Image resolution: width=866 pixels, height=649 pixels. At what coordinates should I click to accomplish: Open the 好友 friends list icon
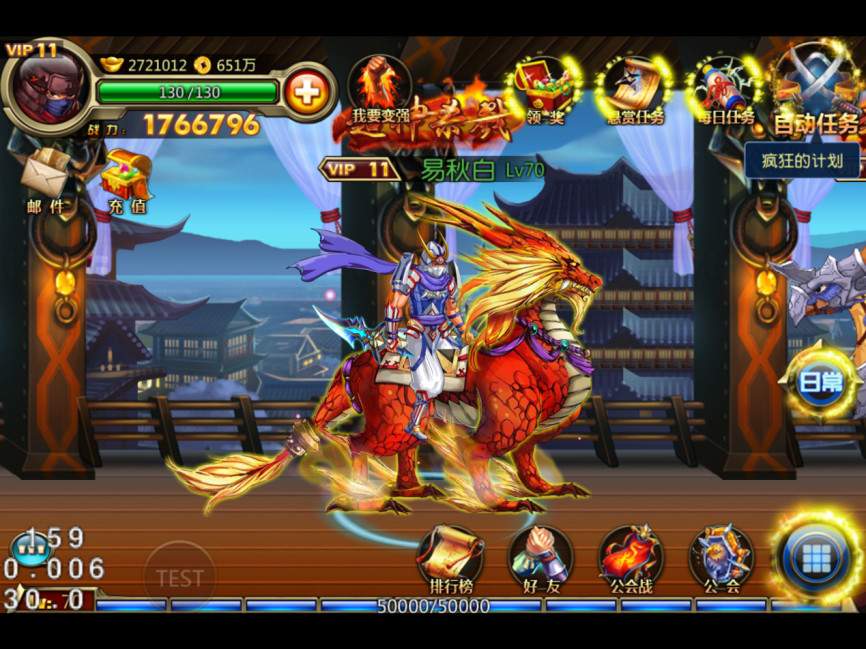(x=540, y=558)
